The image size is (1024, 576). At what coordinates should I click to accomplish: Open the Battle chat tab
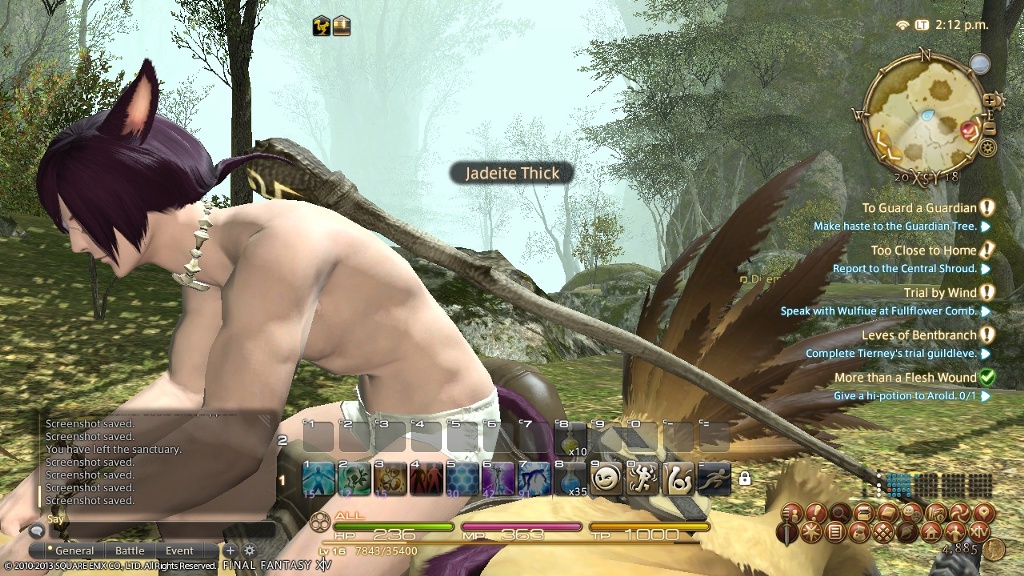(x=129, y=550)
